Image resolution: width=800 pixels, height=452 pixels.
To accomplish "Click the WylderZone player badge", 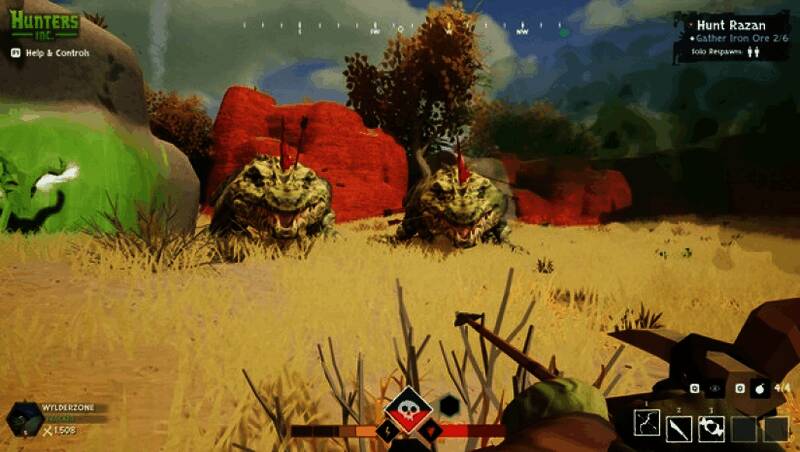I will [x=24, y=419].
